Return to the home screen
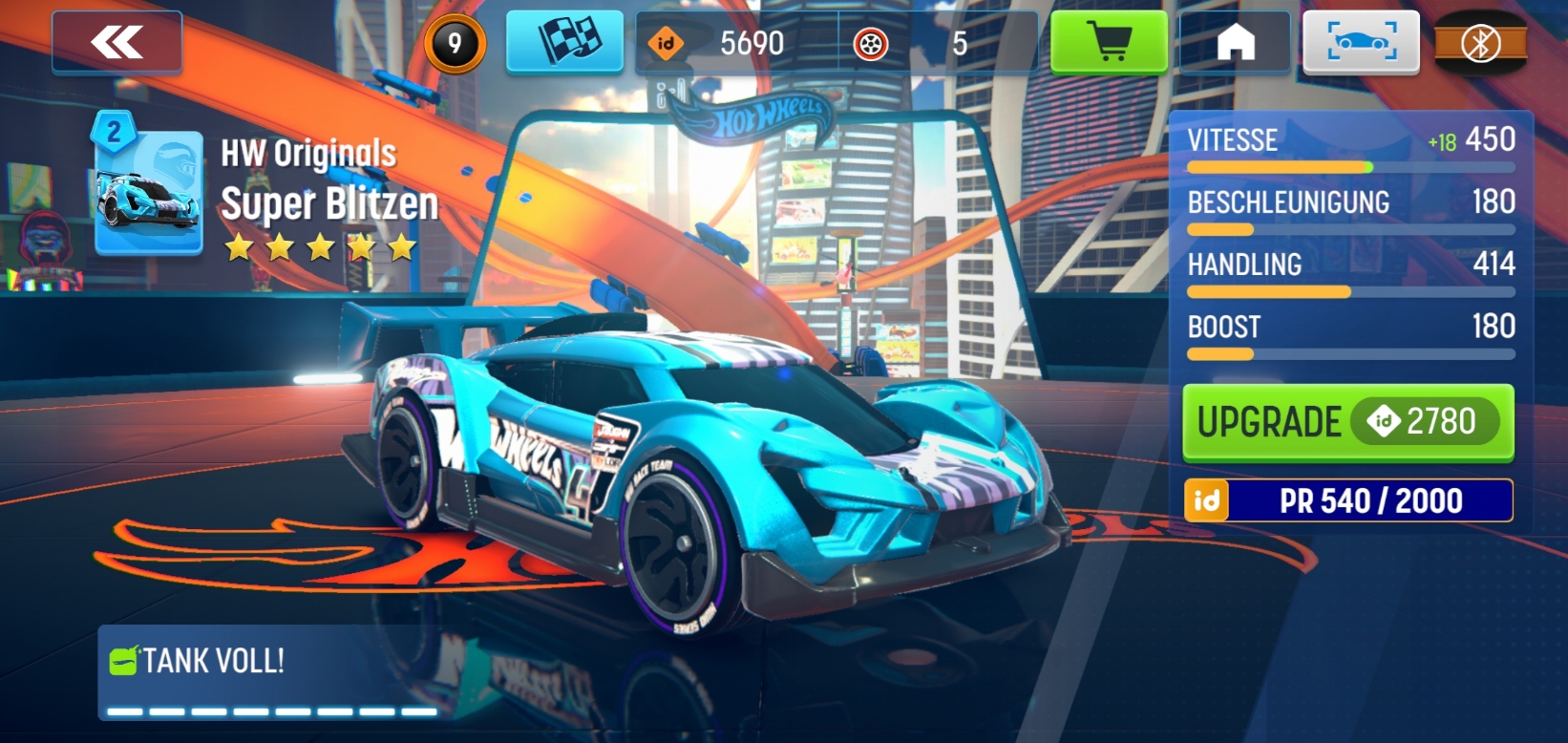 point(1235,43)
